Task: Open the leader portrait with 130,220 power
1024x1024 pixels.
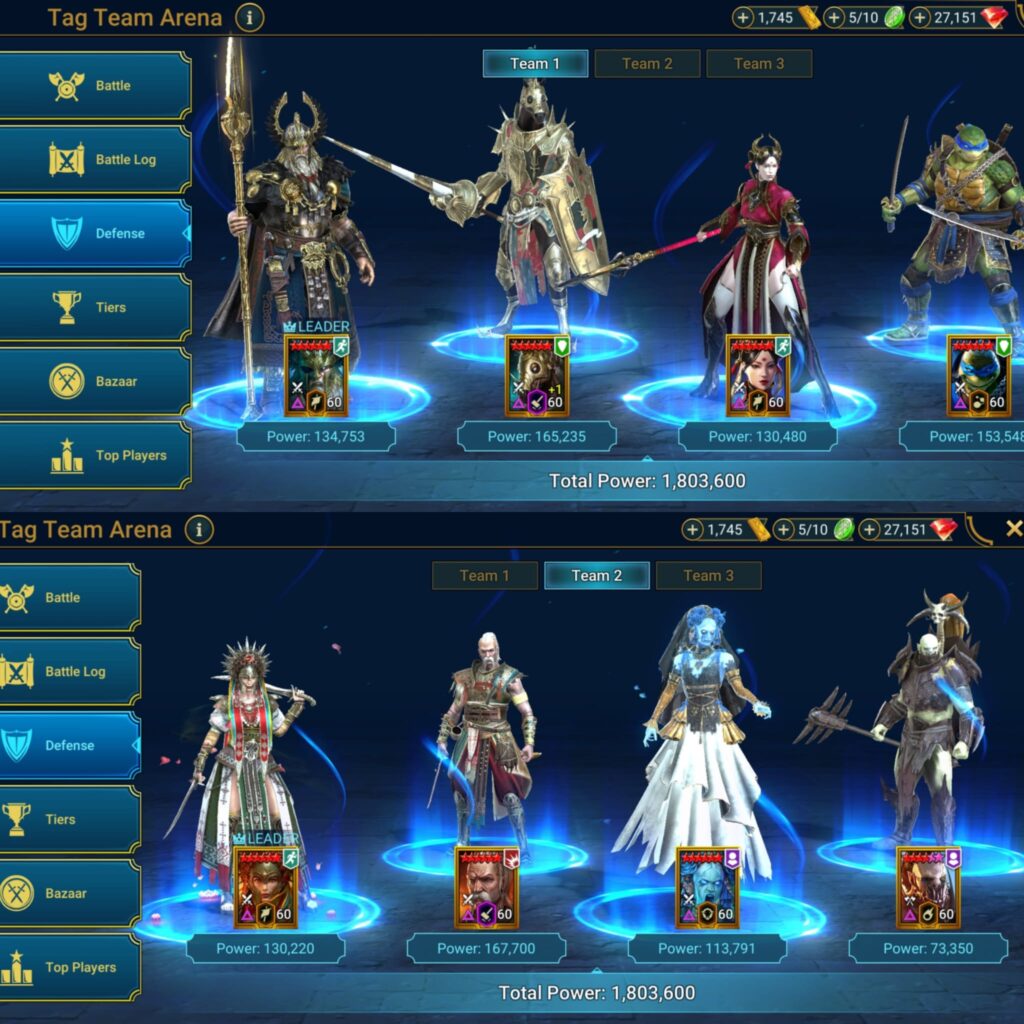Action: point(266,887)
